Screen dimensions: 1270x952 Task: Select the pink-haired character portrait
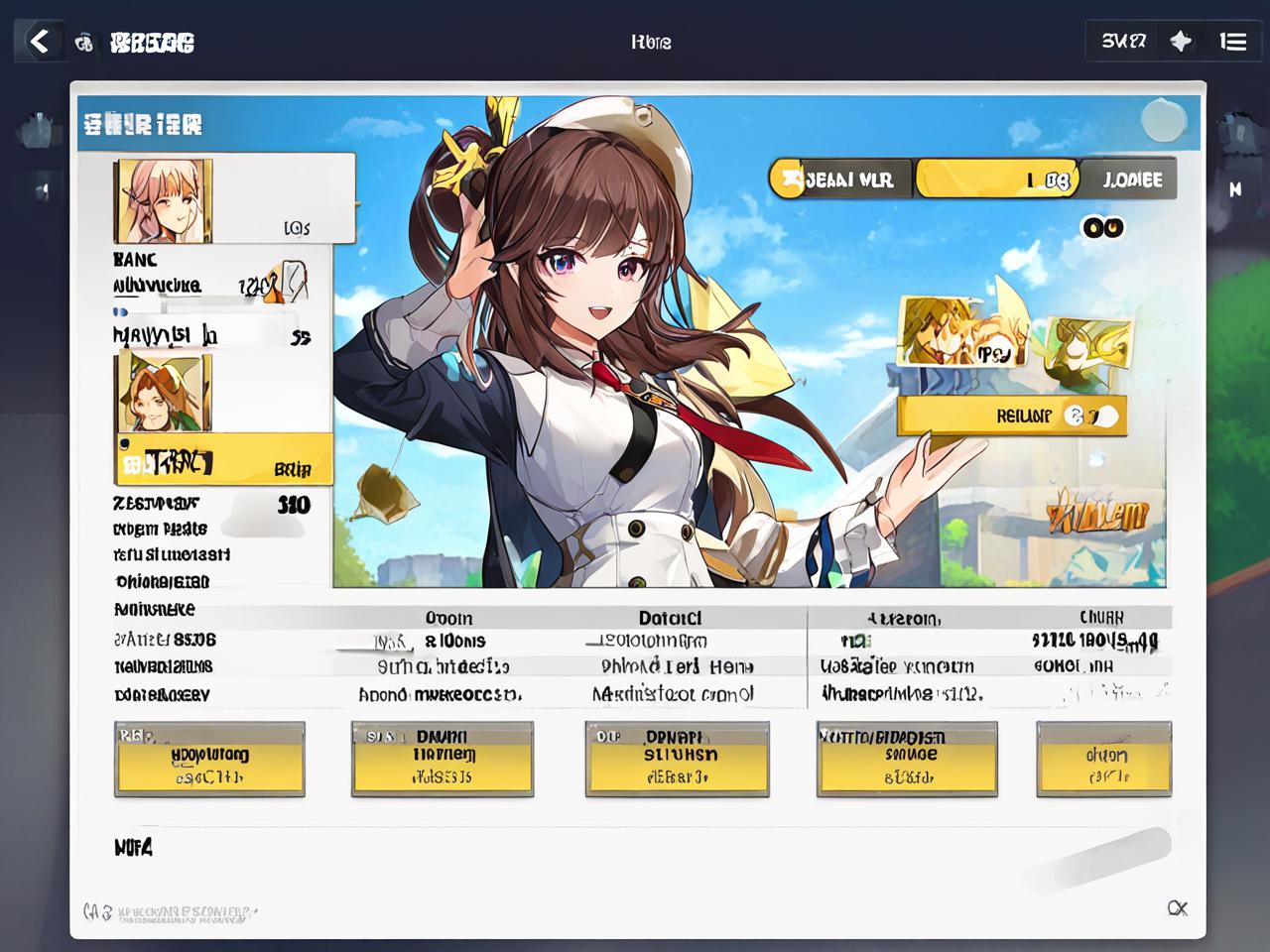coord(164,200)
